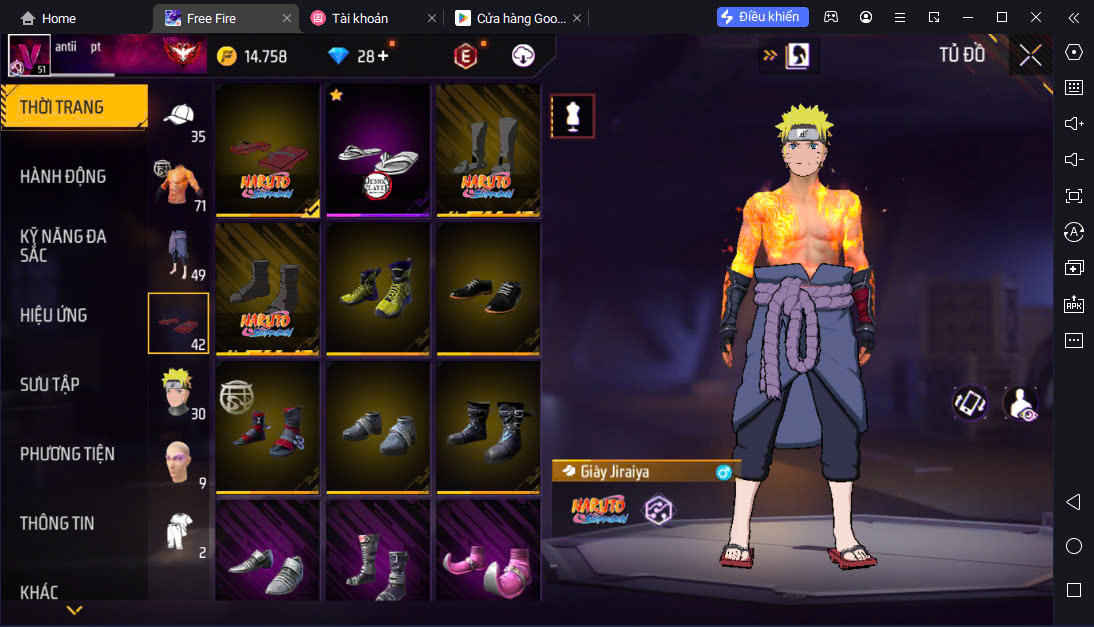Open the PHƯƠNG TIỆN category

(67, 454)
